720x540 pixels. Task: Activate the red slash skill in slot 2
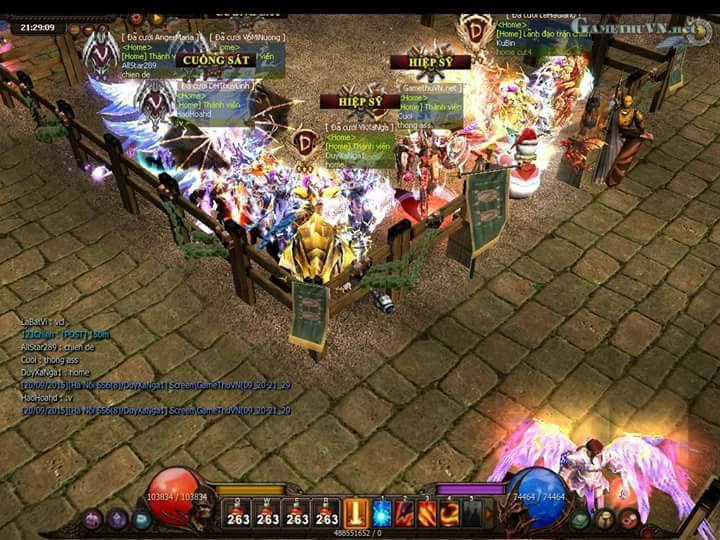404,514
